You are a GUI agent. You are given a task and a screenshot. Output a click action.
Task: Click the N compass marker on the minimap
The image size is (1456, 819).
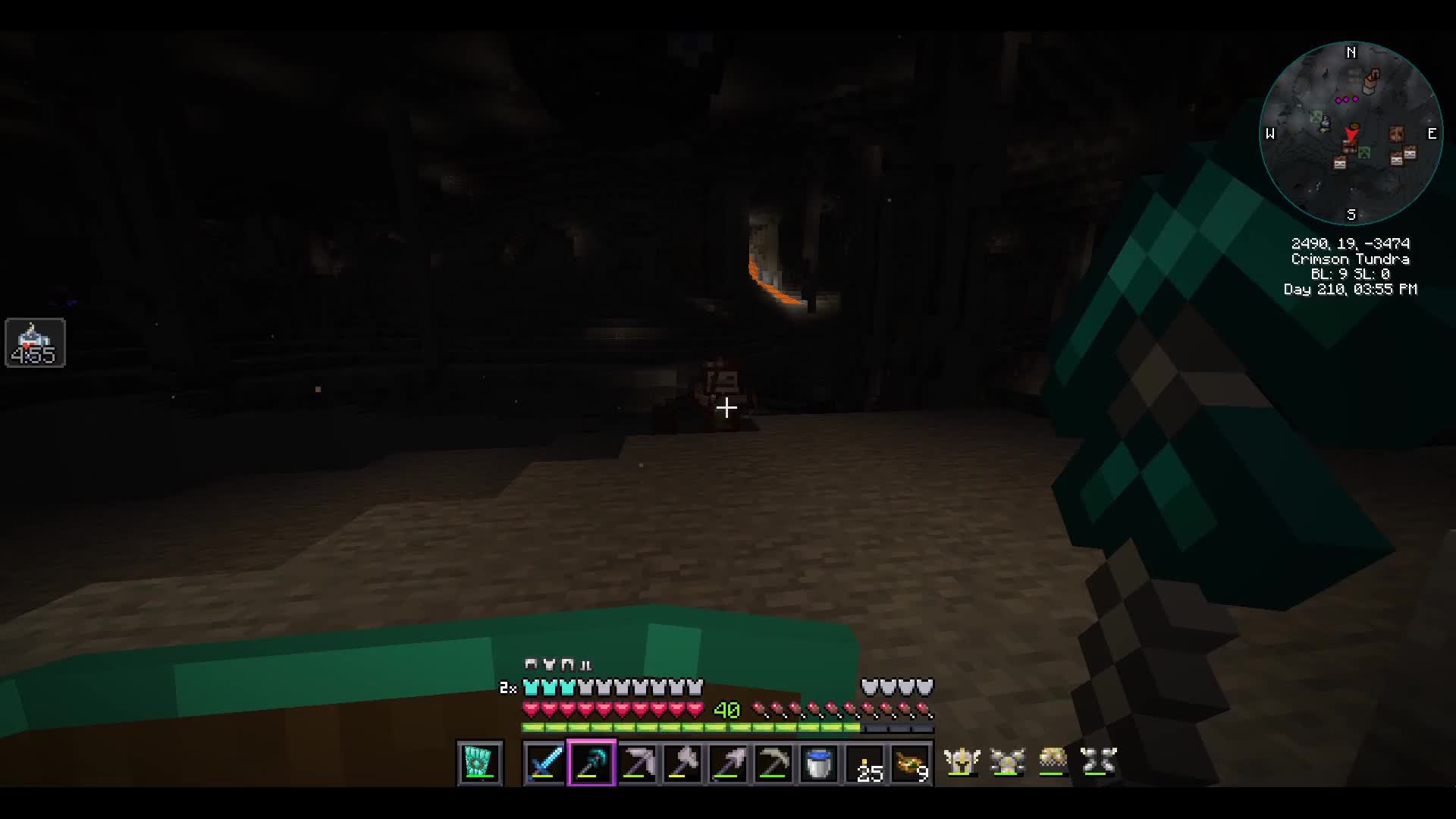pyautogui.click(x=1351, y=53)
